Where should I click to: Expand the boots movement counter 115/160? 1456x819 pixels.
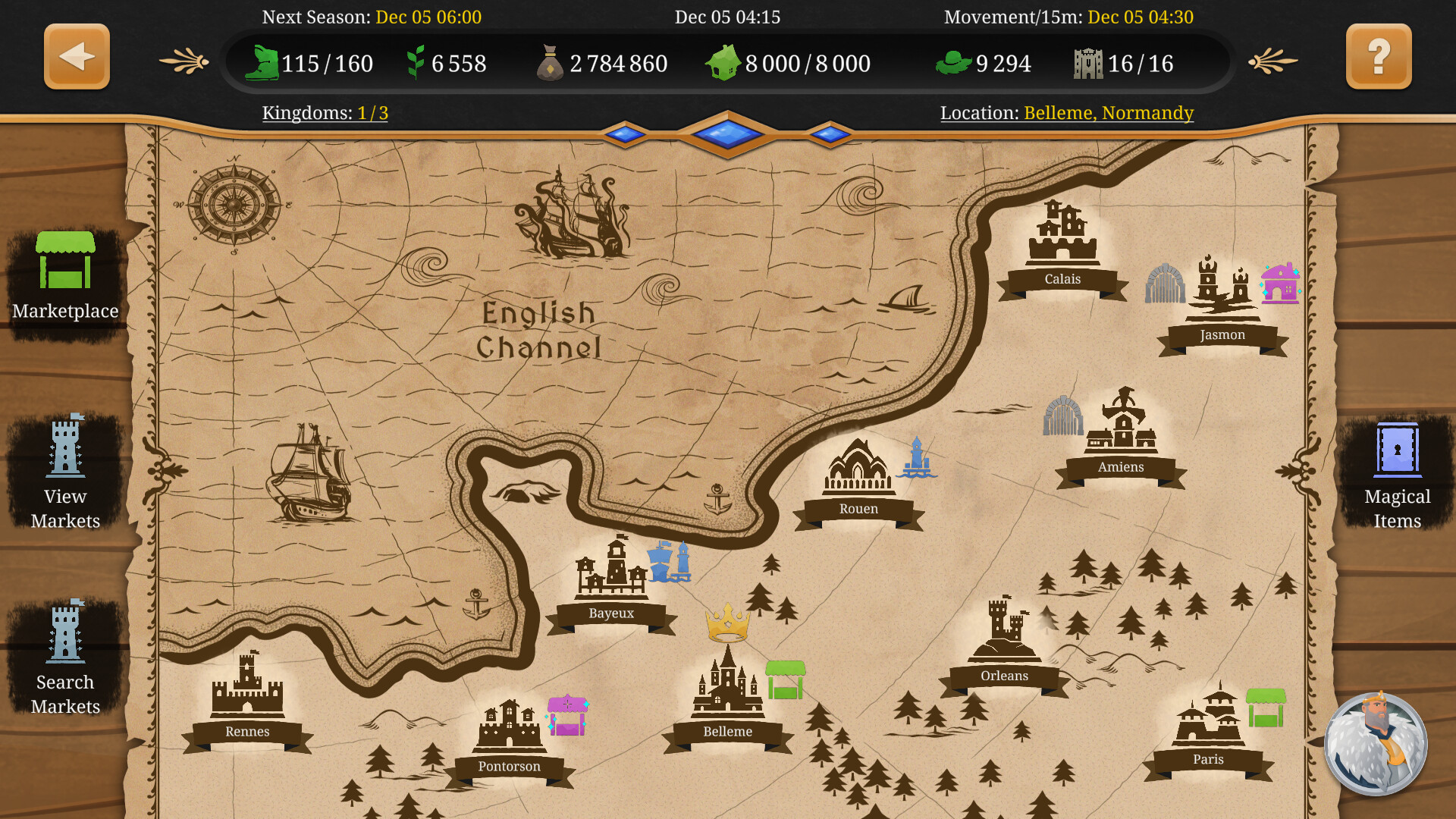point(311,64)
